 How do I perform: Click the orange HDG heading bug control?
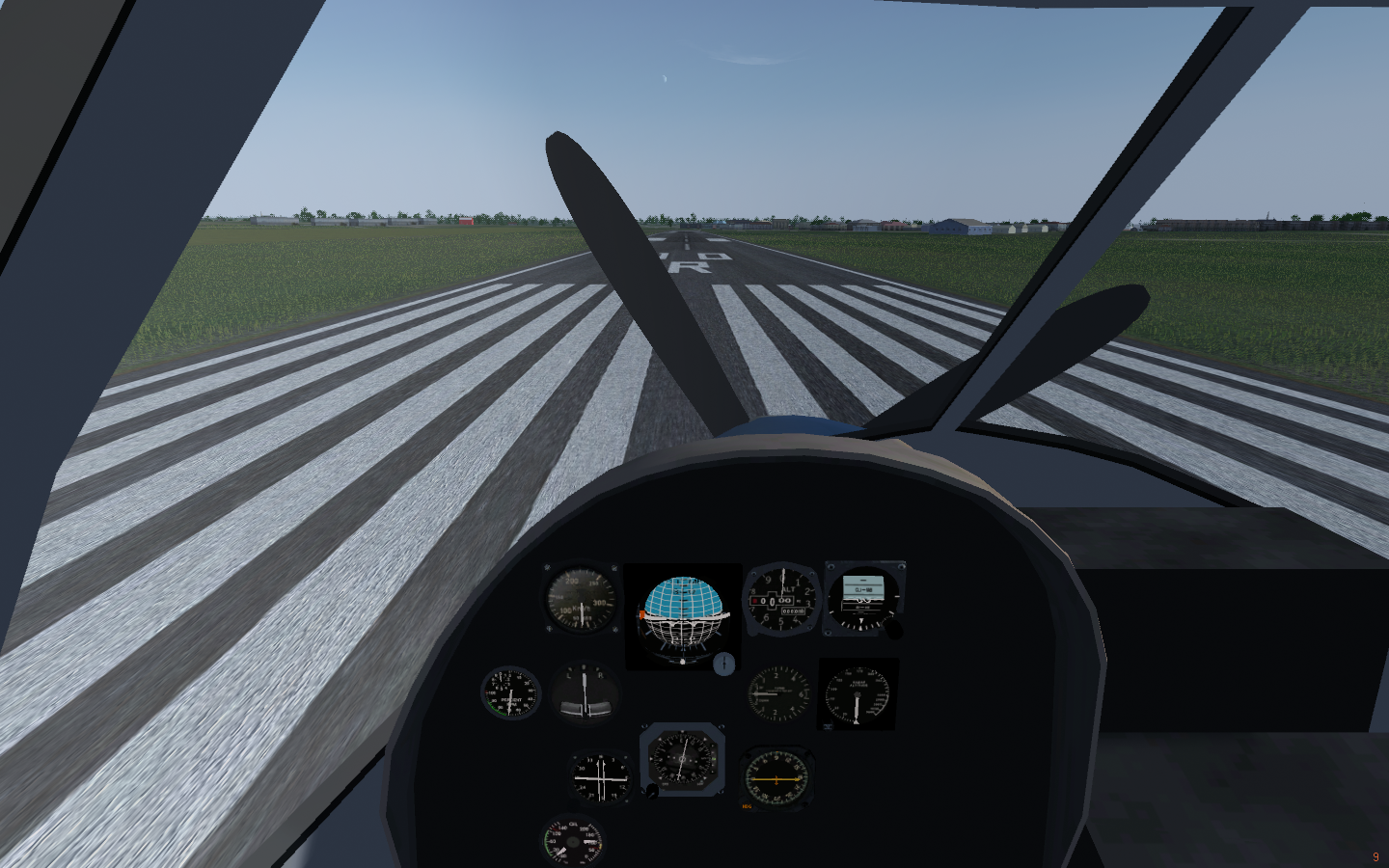pyautogui.click(x=747, y=806)
